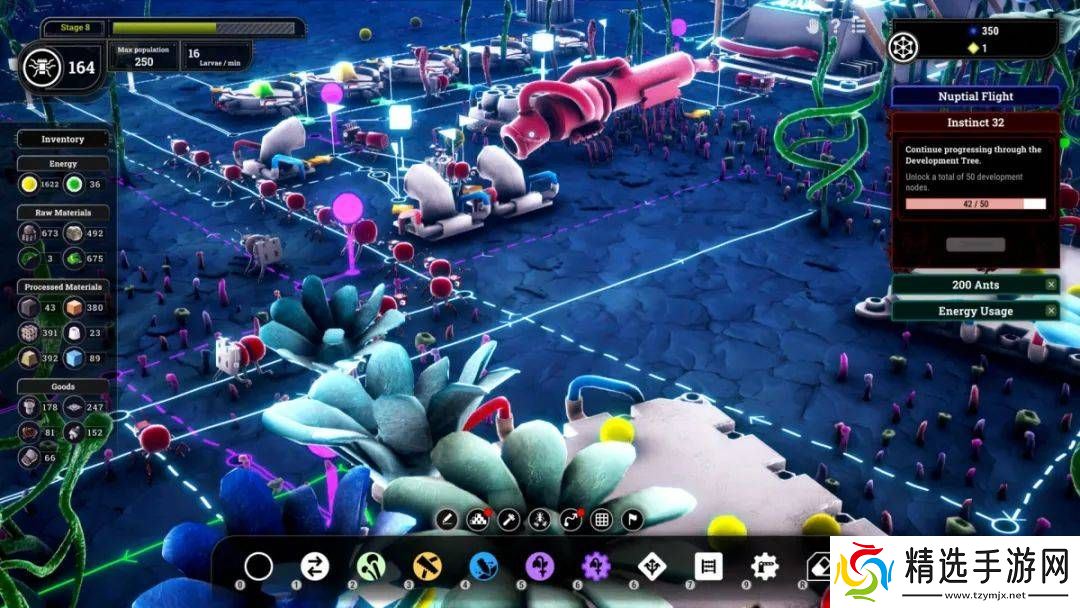The width and height of the screenshot is (1080, 608).
Task: Open the Nuptial Flight panel
Action: (x=975, y=97)
